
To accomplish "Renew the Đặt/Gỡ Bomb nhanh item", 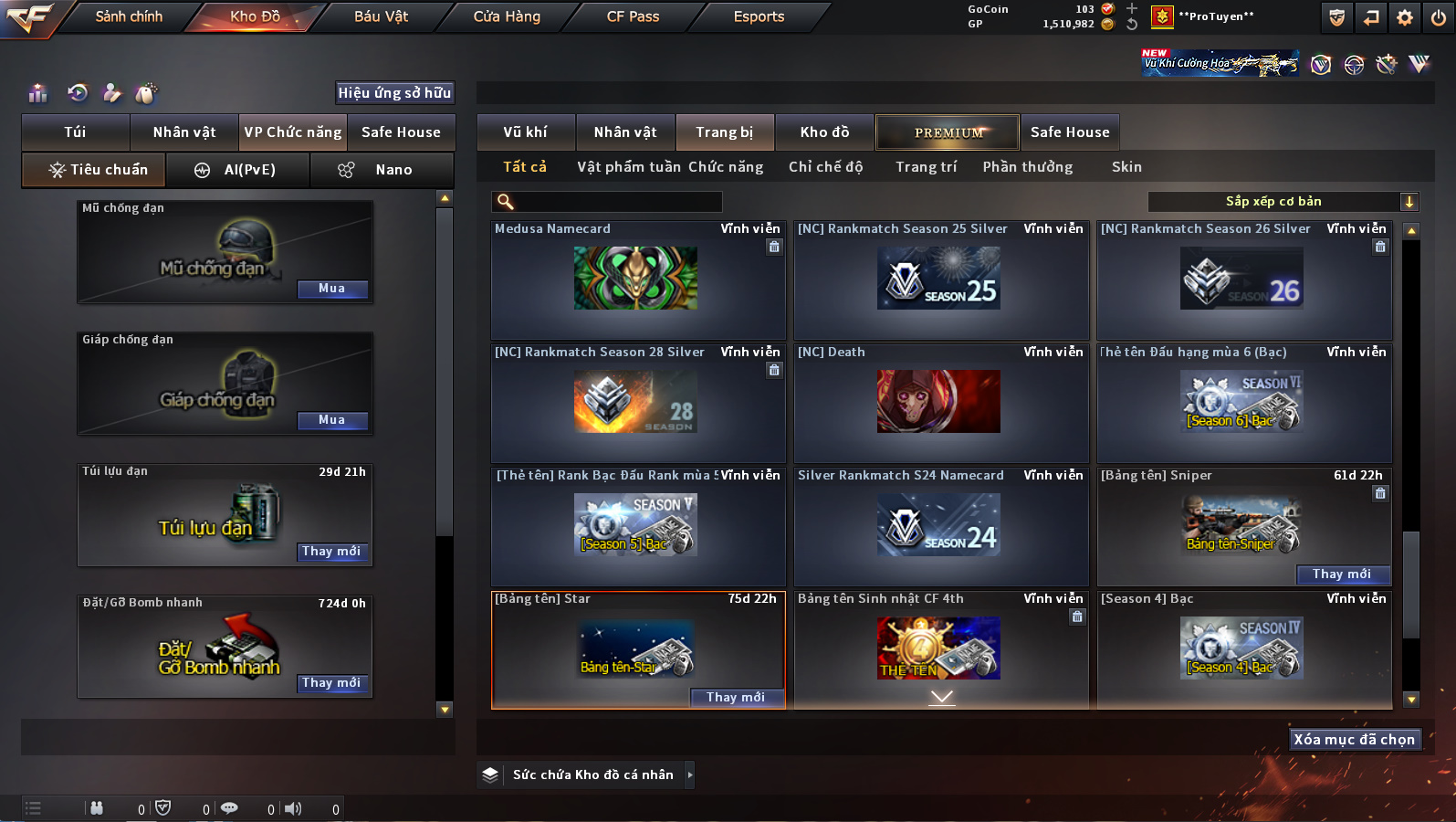I will pyautogui.click(x=331, y=683).
